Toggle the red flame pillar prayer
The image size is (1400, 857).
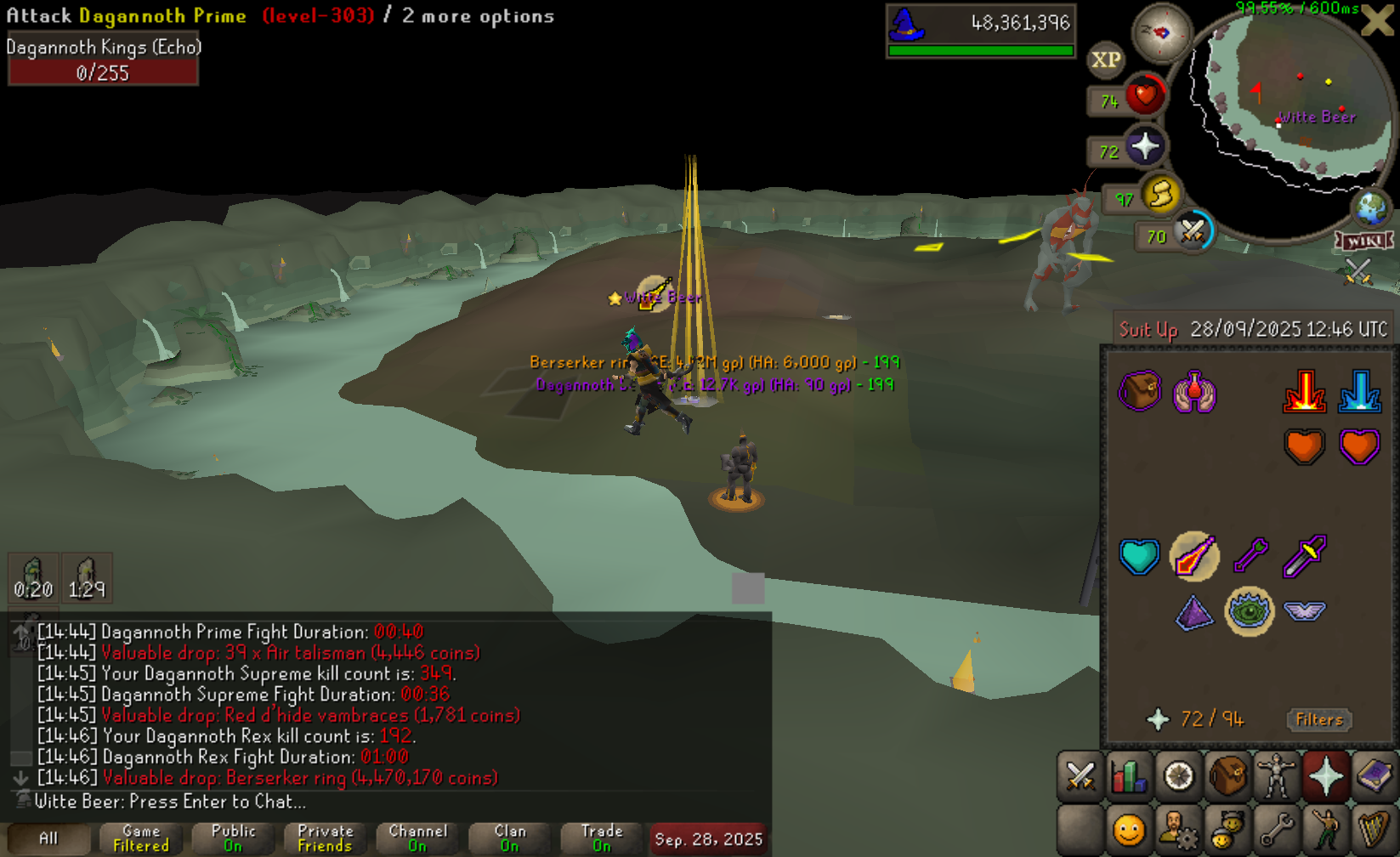click(x=1304, y=392)
